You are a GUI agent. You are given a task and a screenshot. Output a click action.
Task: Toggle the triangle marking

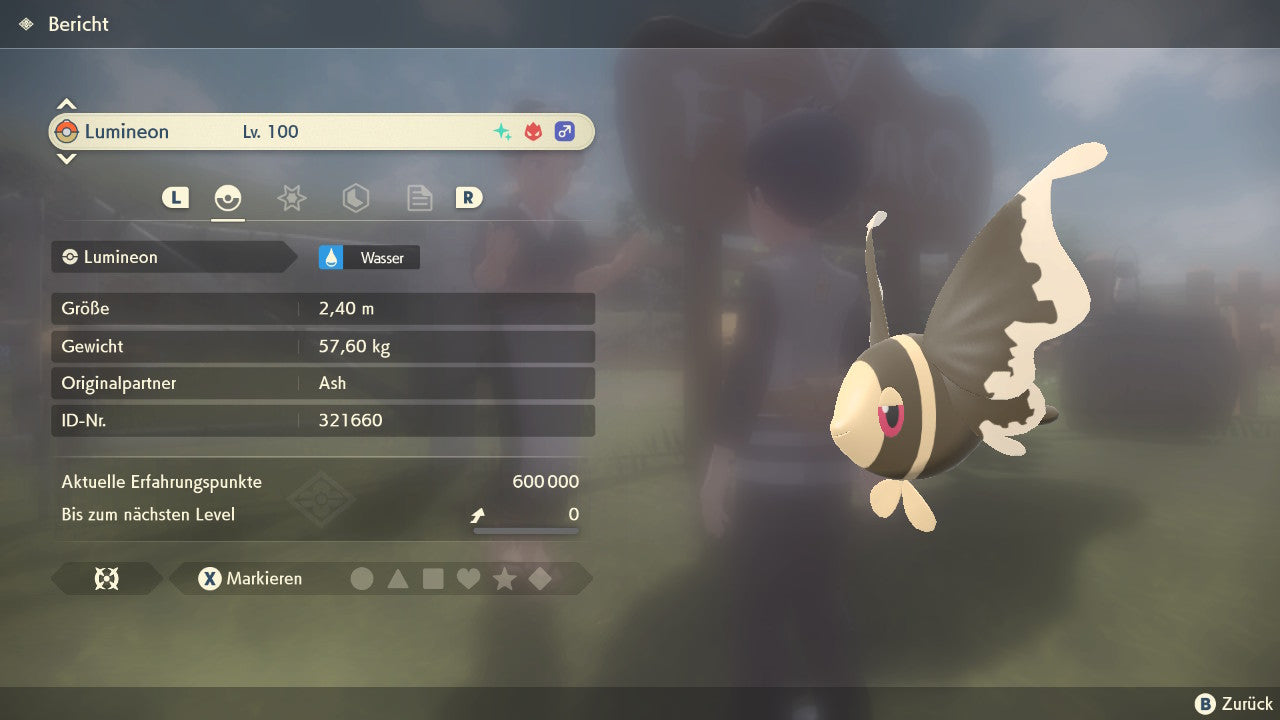[398, 578]
